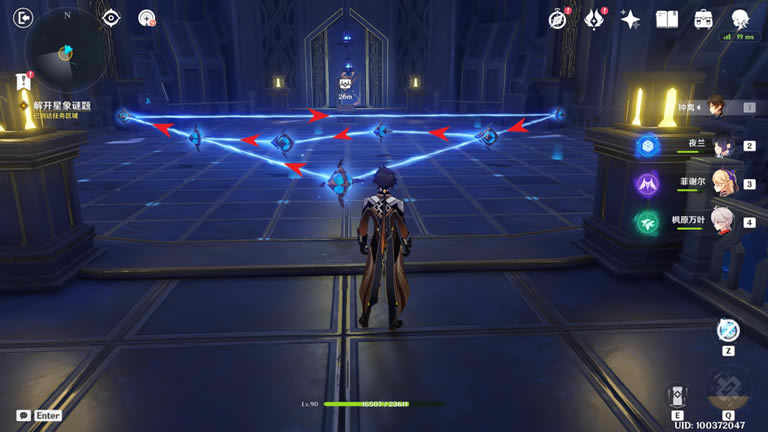The height and width of the screenshot is (432, 768).
Task: Switch to party member 菲谢尔
Action: point(717,184)
